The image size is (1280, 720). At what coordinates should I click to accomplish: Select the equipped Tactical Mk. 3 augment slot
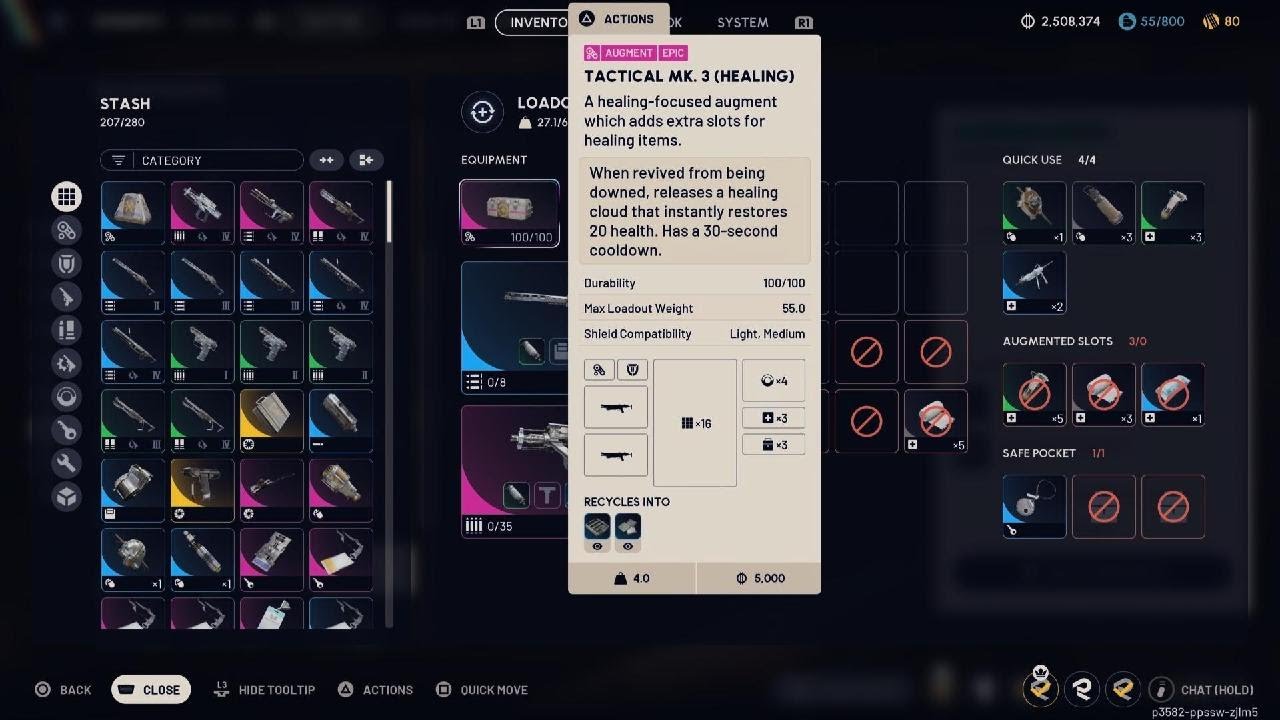point(509,212)
